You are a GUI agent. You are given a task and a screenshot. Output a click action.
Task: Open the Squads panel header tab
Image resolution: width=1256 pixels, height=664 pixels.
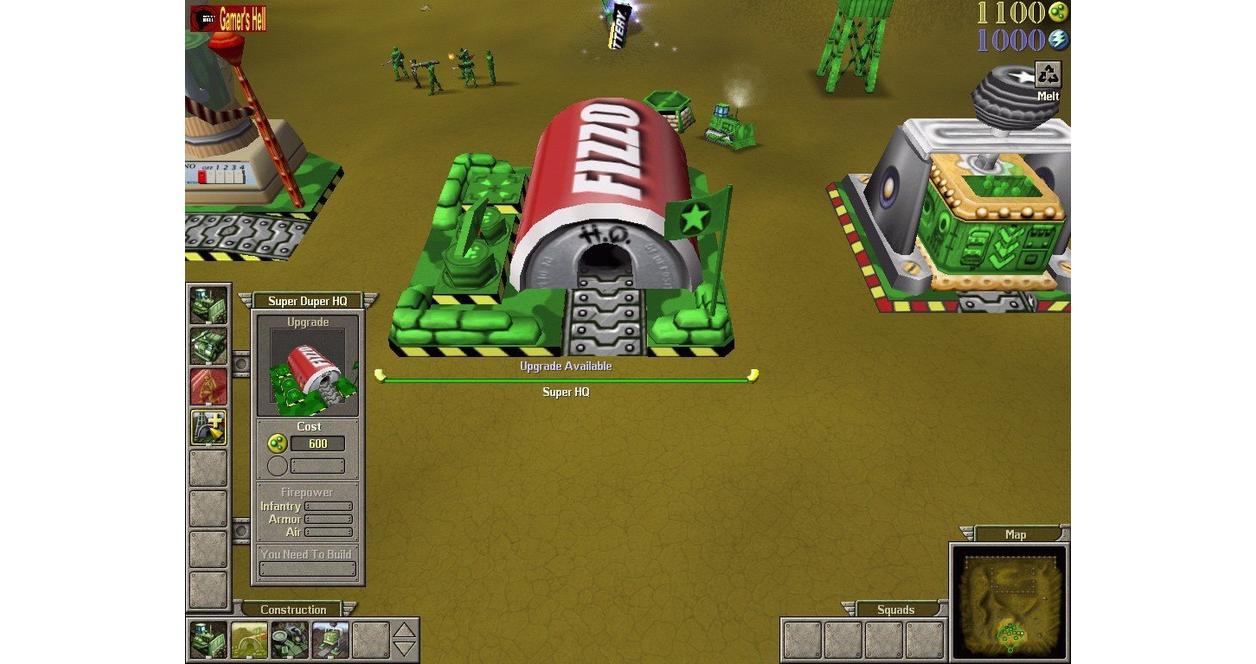coord(895,609)
